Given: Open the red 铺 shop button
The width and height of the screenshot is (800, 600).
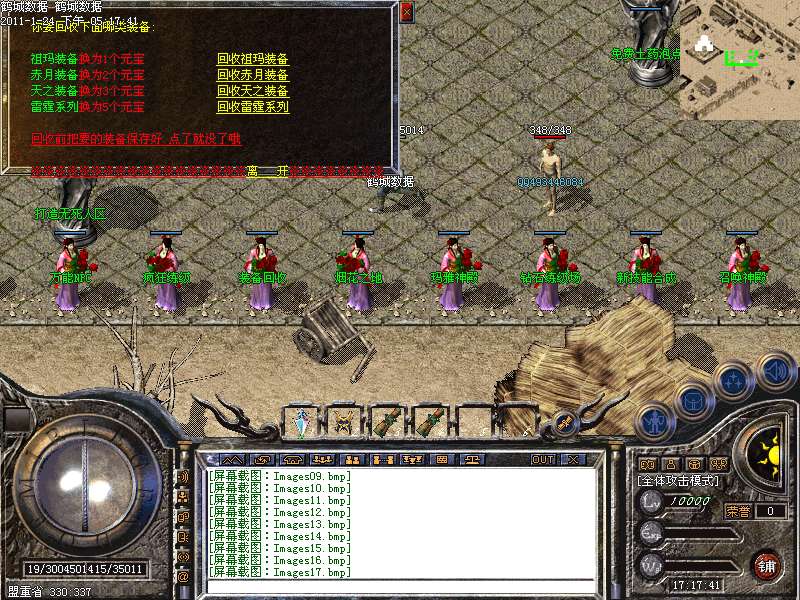Looking at the screenshot, I should point(767,566).
